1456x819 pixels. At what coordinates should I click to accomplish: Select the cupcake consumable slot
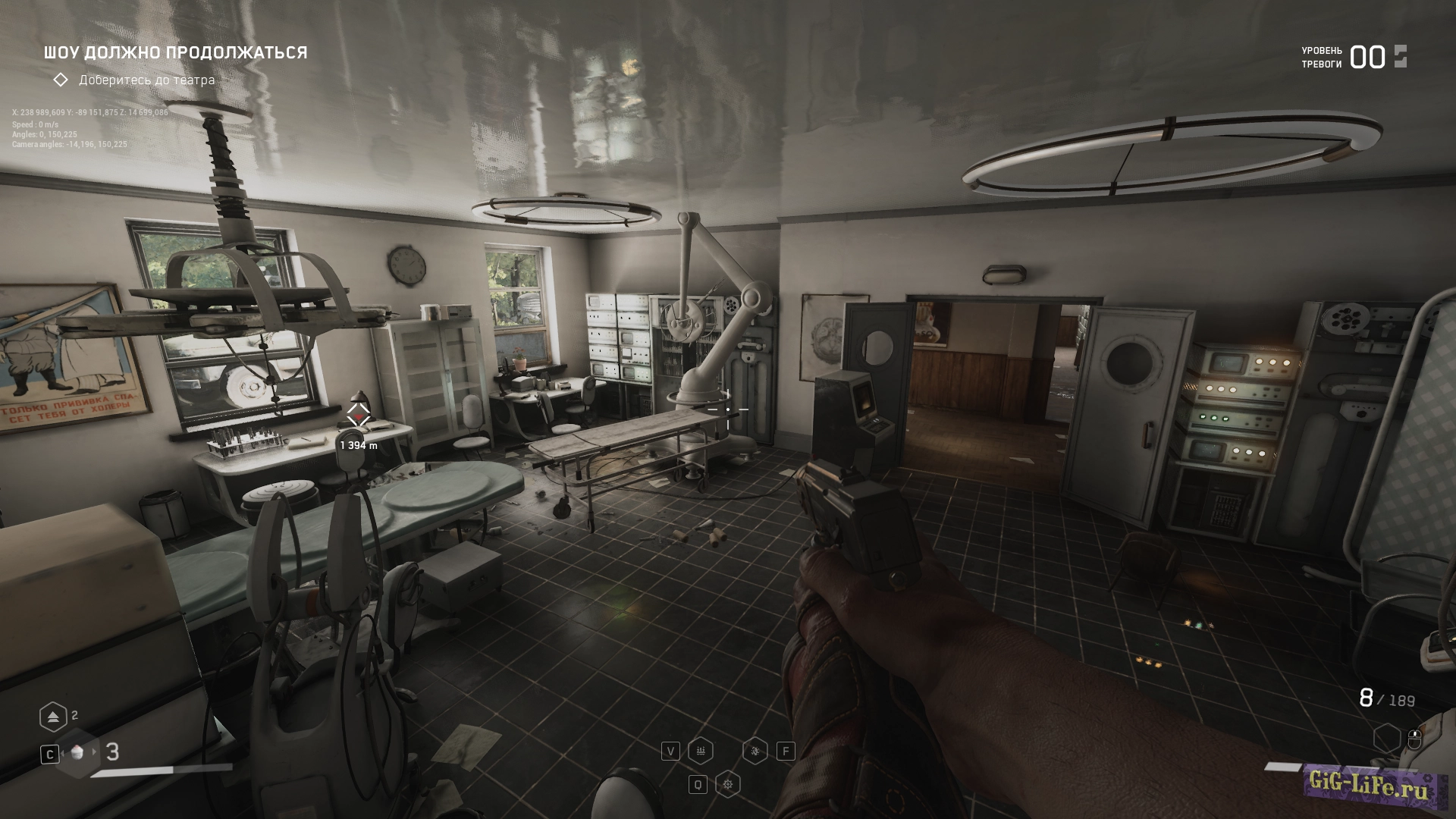point(79,752)
